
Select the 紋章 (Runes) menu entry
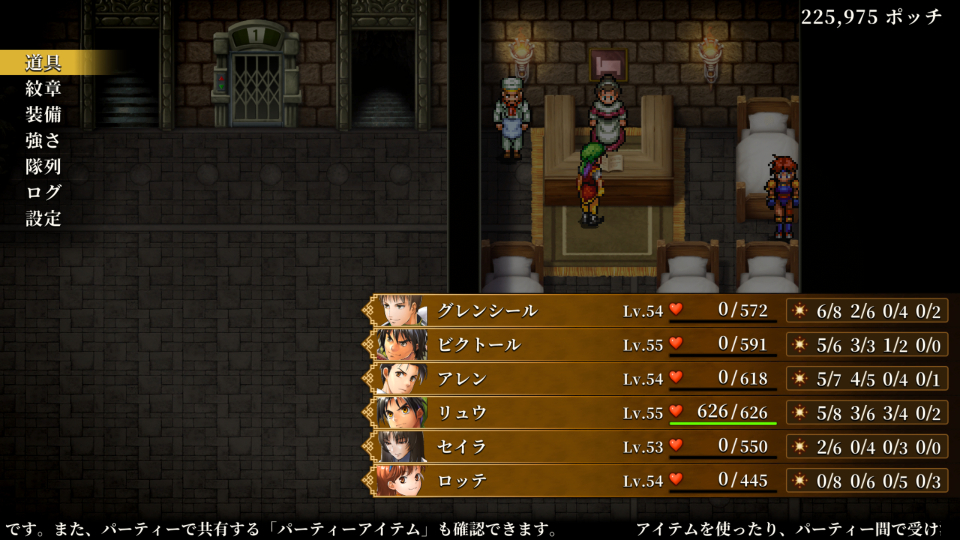click(44, 89)
